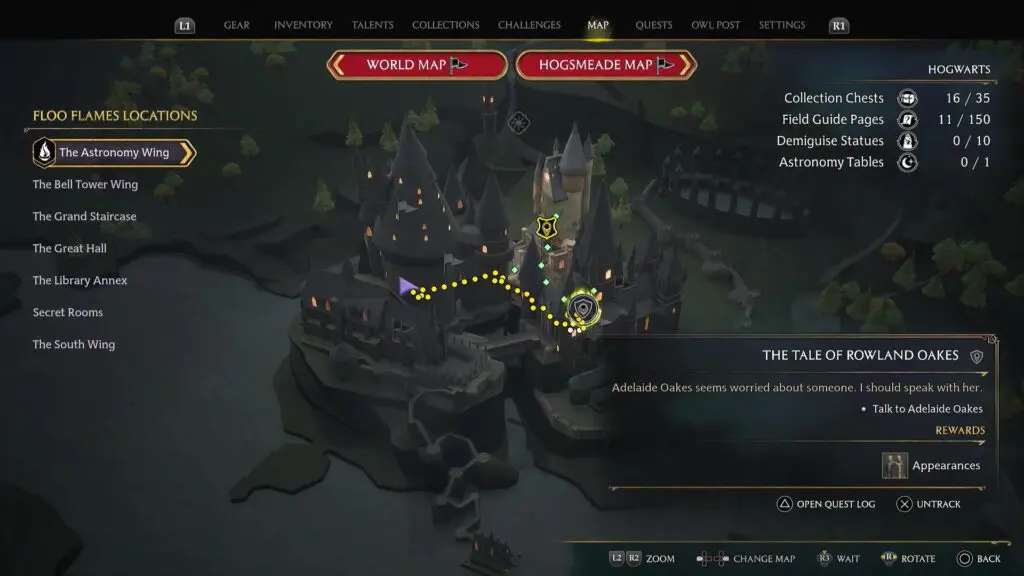The image size is (1024, 576).
Task: Open the Secret Rooms location entry
Action: [67, 313]
